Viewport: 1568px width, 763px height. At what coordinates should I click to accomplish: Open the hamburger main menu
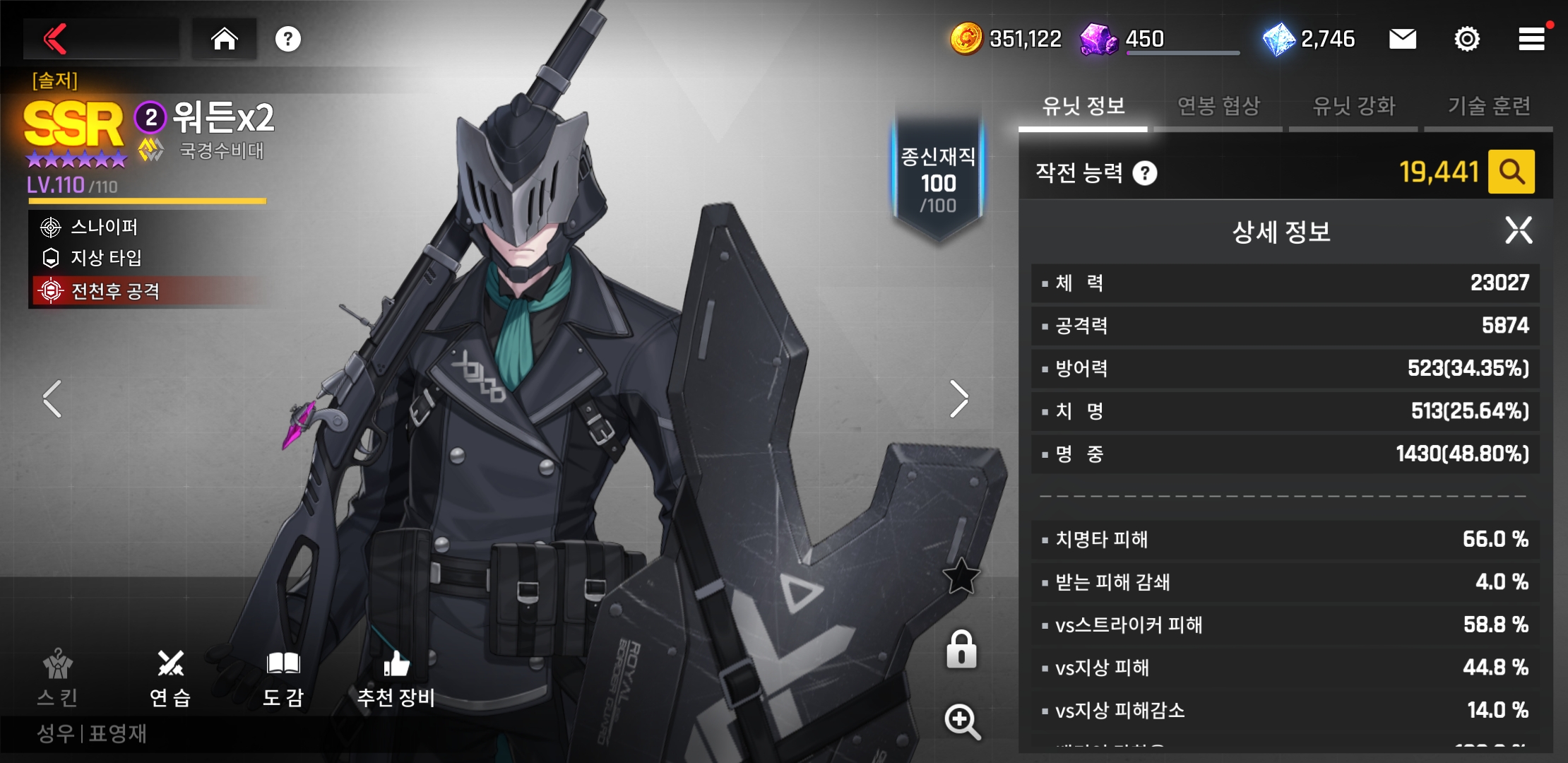click(x=1531, y=39)
